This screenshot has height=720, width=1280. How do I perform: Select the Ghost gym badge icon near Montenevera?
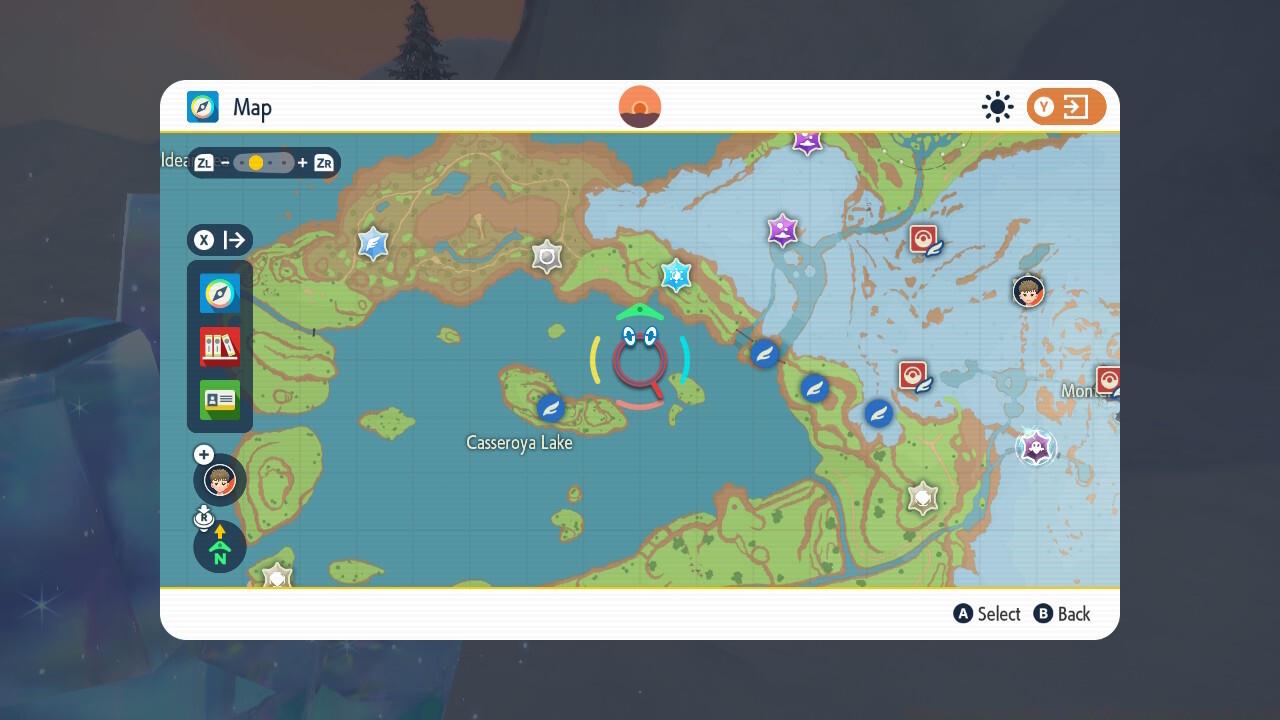1036,448
